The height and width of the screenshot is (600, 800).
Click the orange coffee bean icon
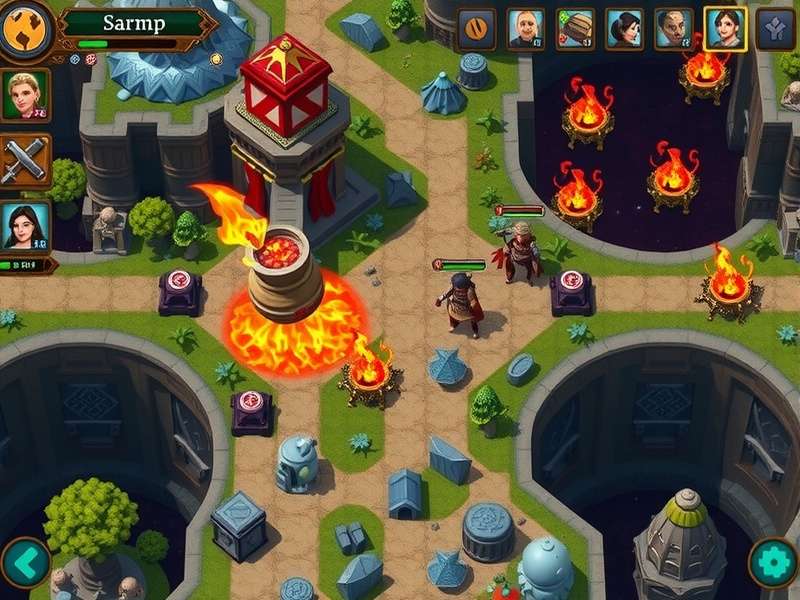pos(477,29)
